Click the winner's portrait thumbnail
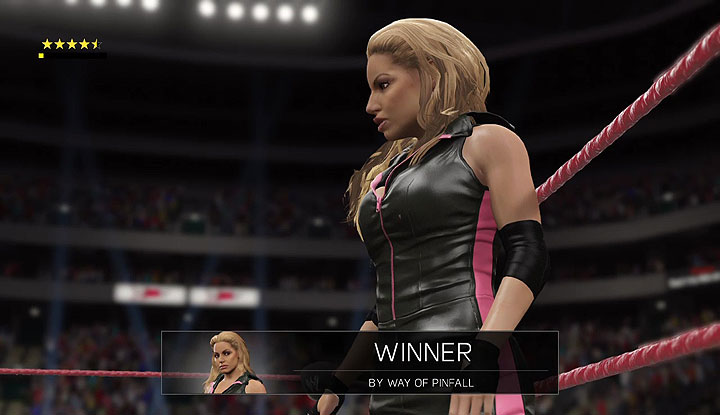This screenshot has width=720, height=415. [x=232, y=363]
